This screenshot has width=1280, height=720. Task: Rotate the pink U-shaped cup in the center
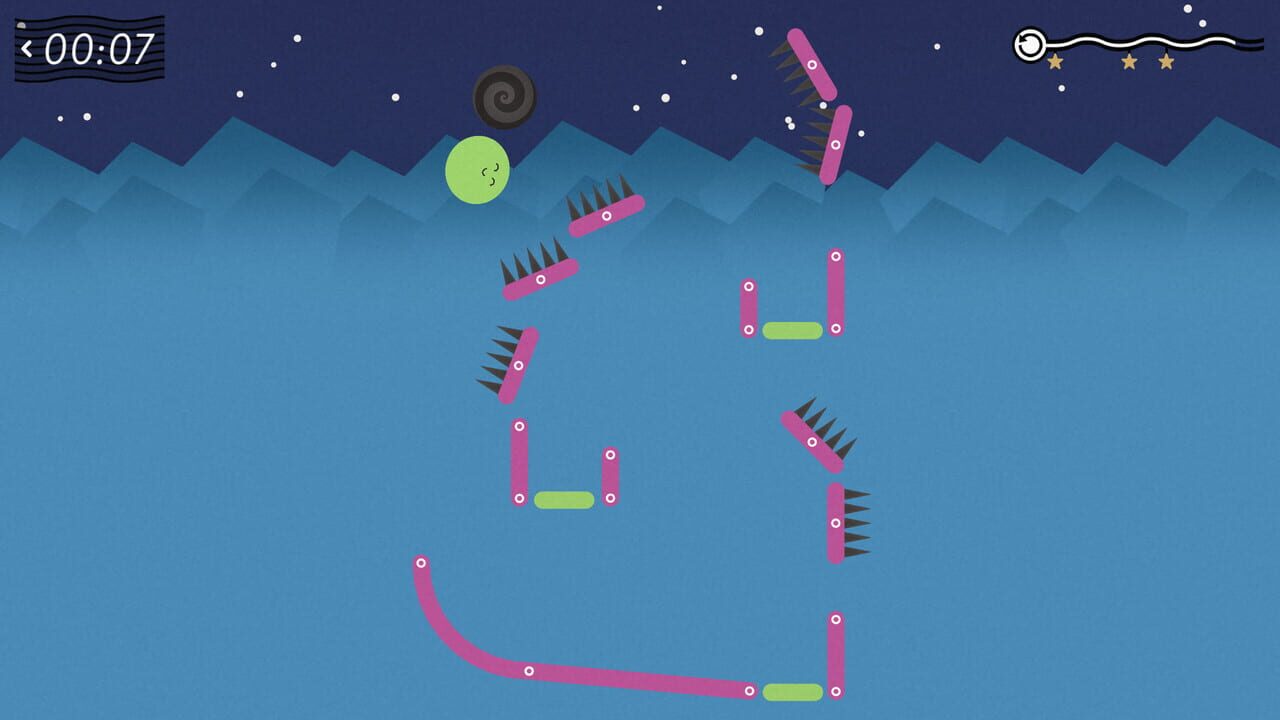click(x=563, y=470)
